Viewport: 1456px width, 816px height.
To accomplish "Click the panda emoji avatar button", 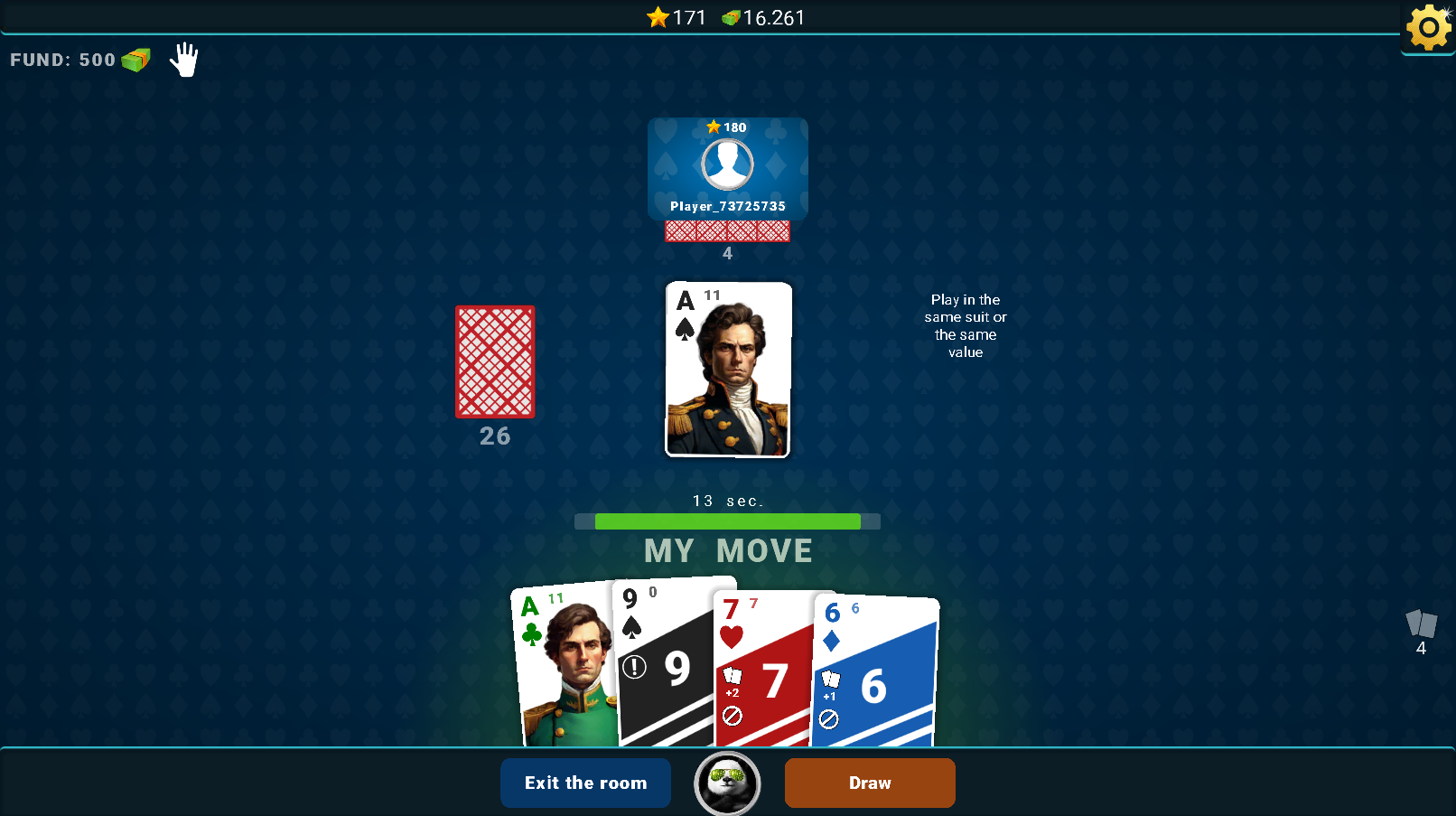I will [x=726, y=783].
